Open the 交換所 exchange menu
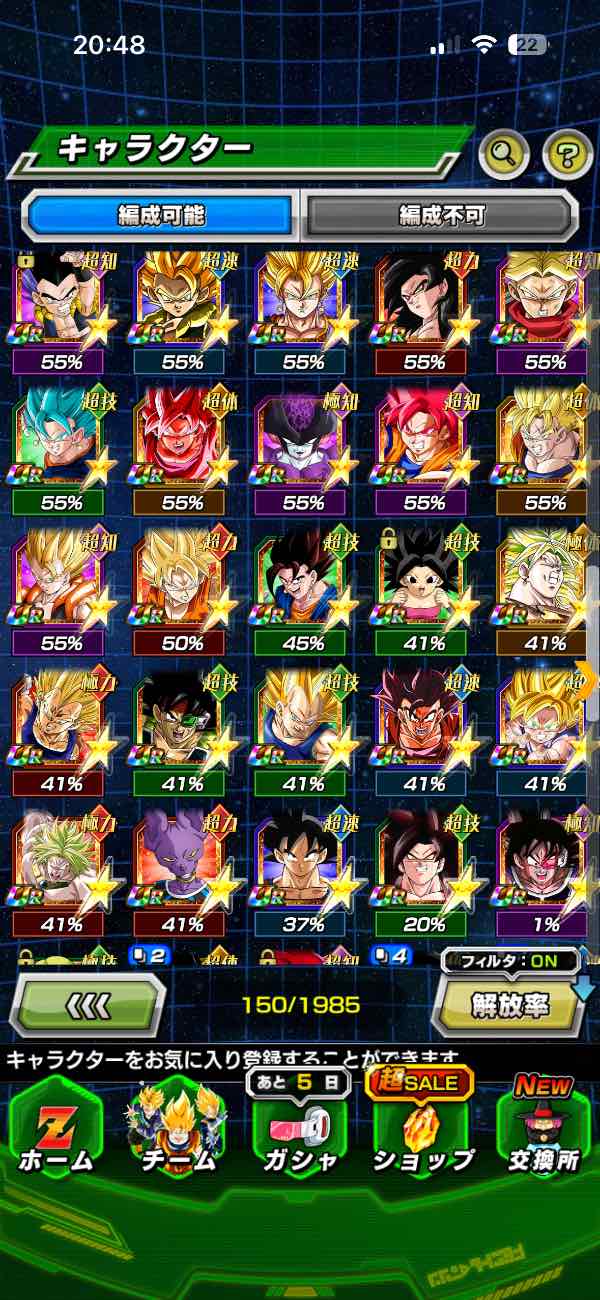The width and height of the screenshot is (600, 1300). 543,1128
